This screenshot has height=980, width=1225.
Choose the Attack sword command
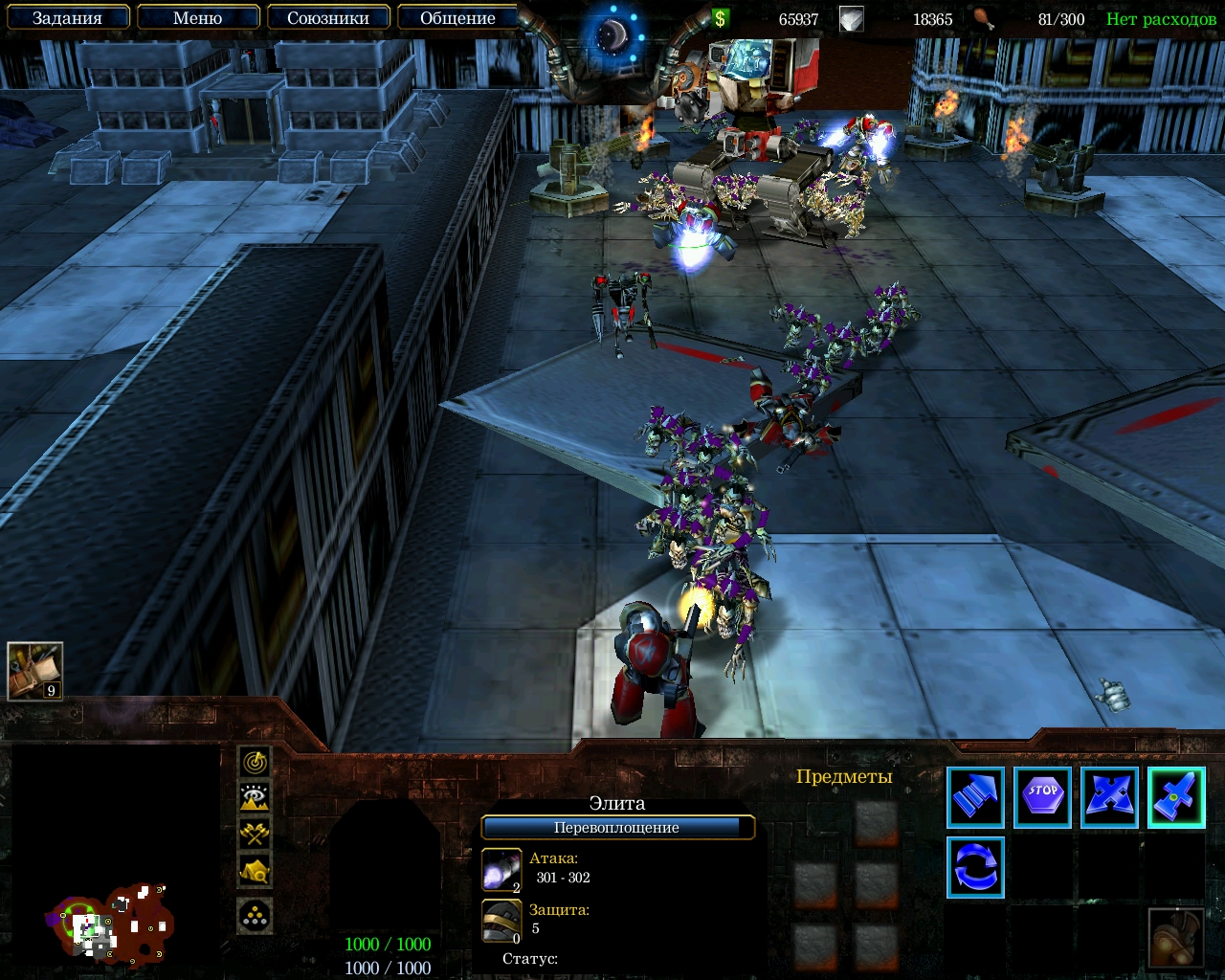[1176, 797]
